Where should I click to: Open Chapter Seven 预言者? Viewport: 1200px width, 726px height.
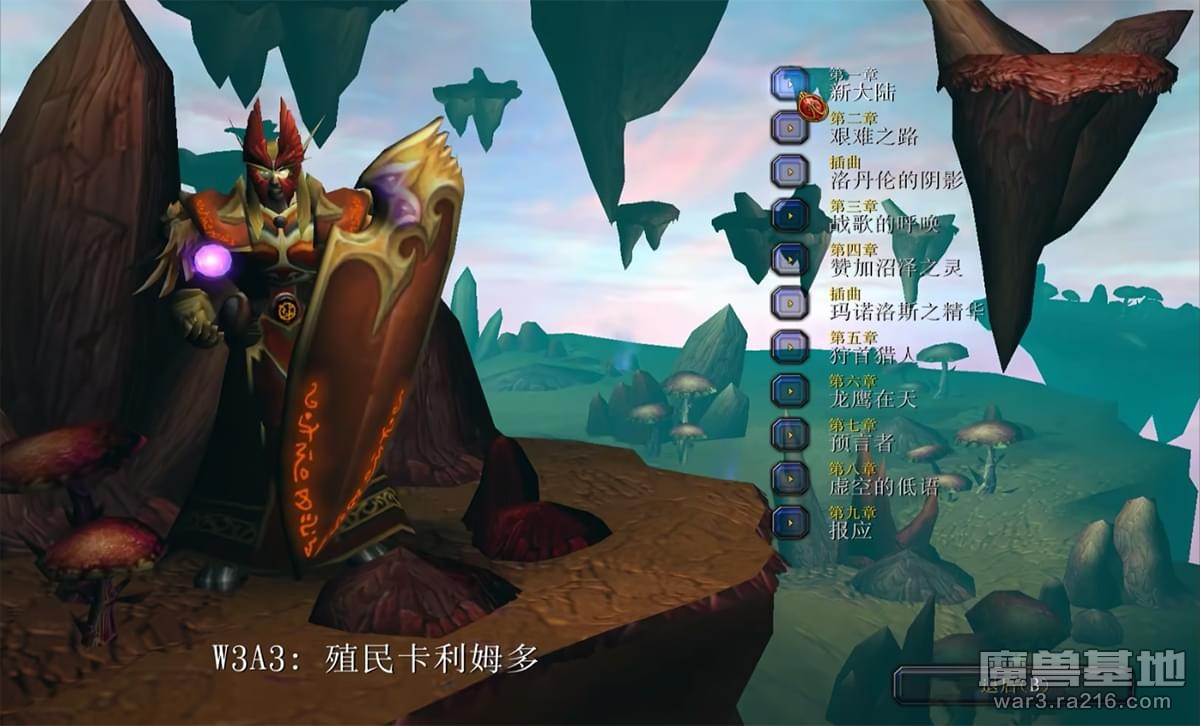click(790, 434)
